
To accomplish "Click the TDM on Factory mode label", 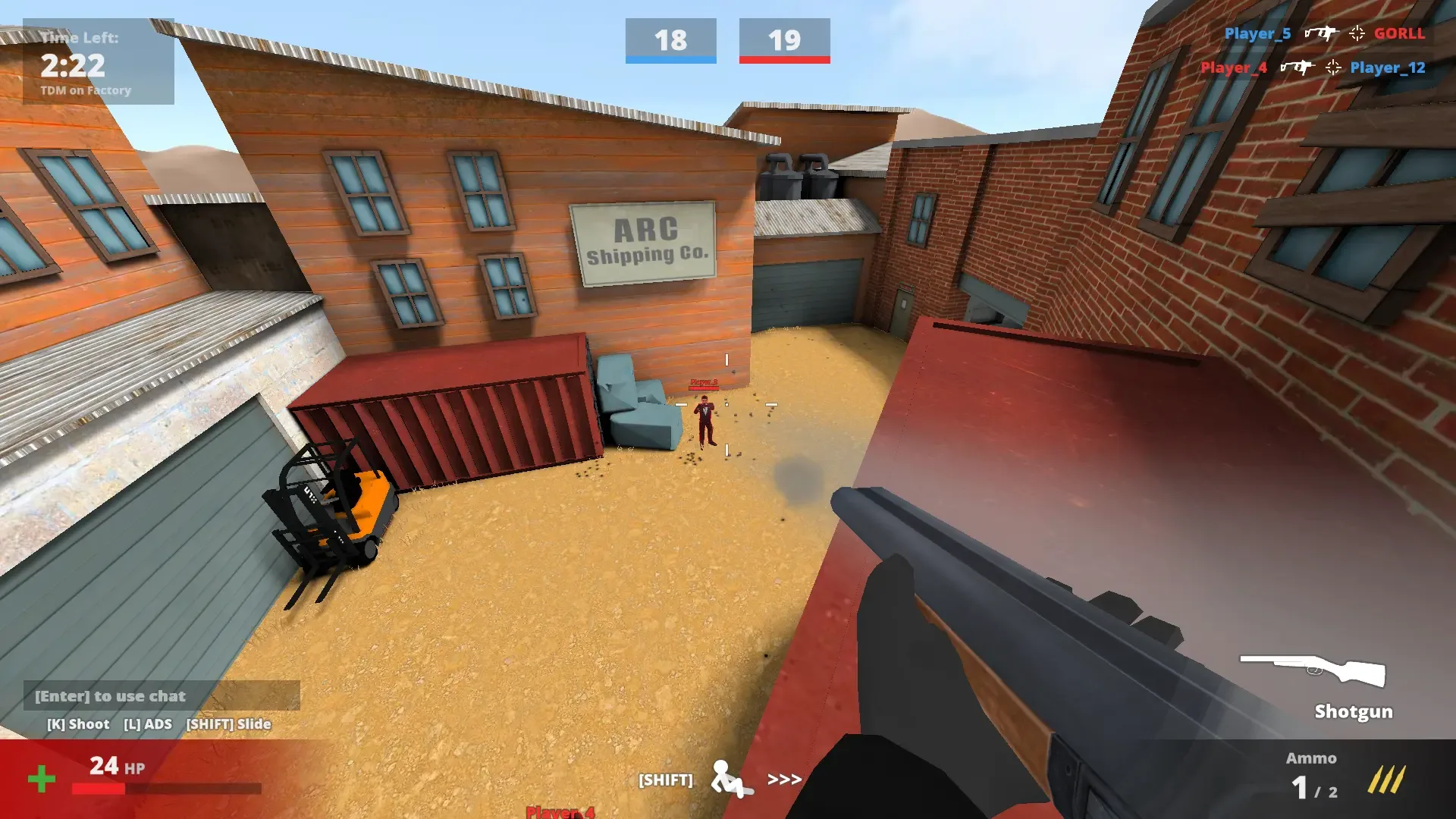I will click(87, 90).
